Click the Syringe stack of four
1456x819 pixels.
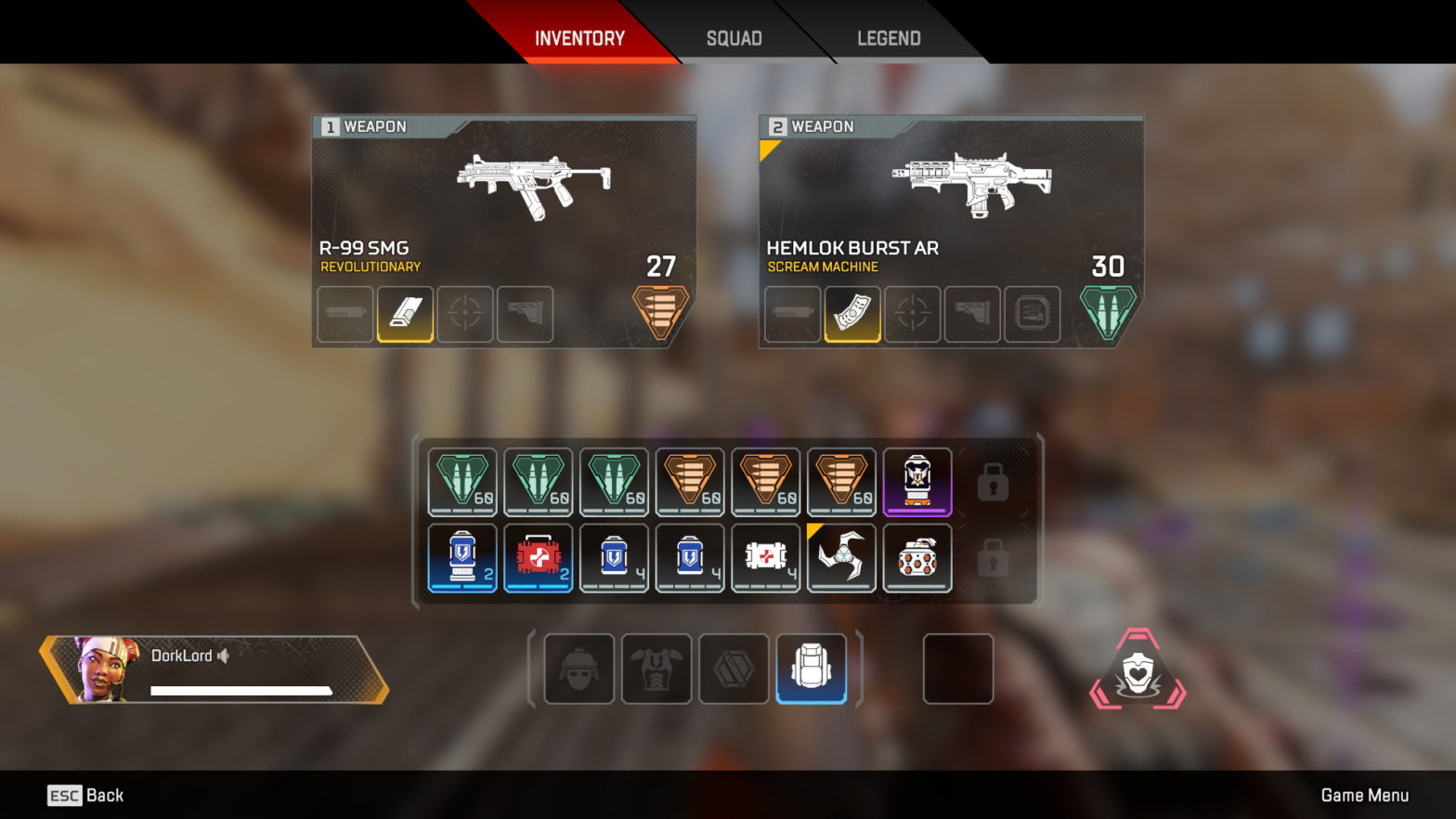765,558
